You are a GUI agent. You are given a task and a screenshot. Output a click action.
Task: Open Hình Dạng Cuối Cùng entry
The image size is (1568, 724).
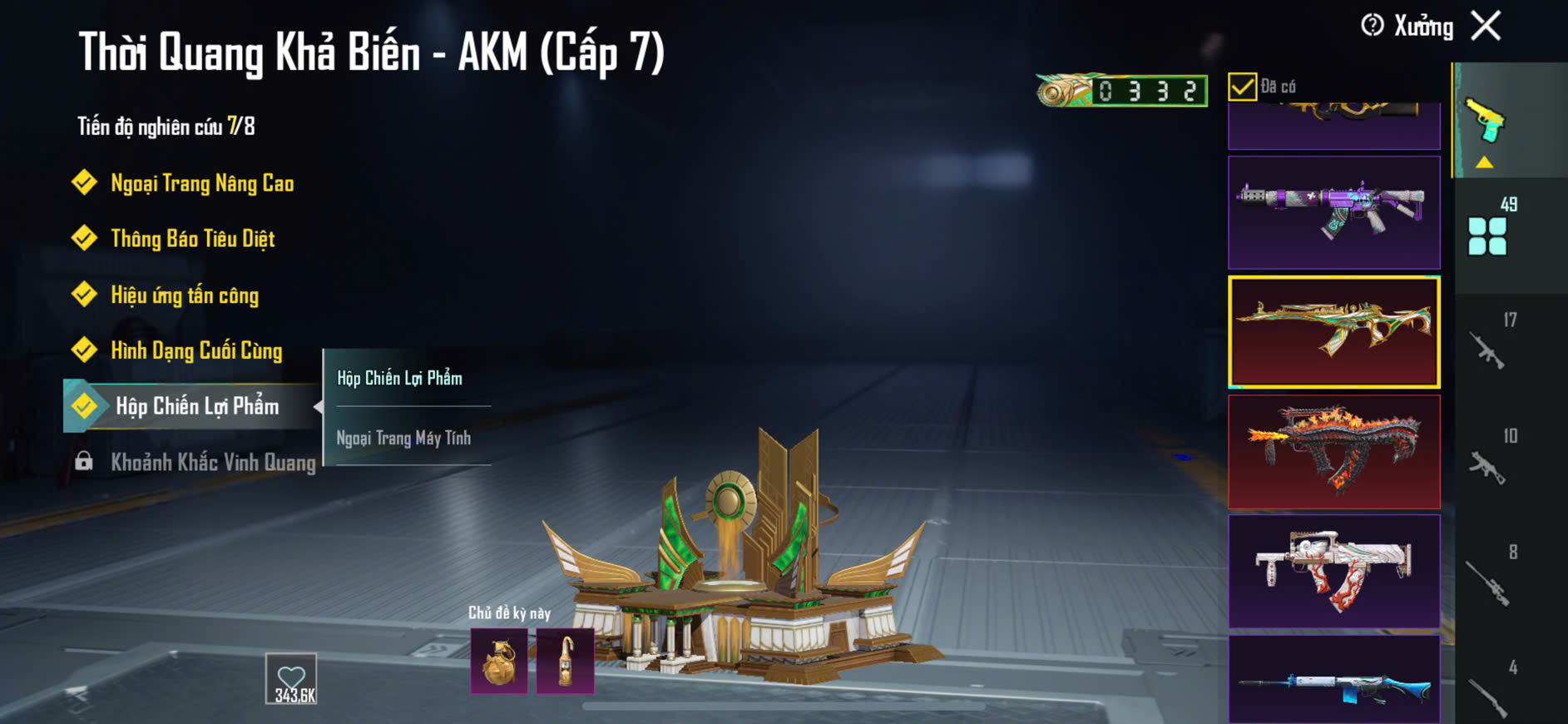pyautogui.click(x=196, y=350)
